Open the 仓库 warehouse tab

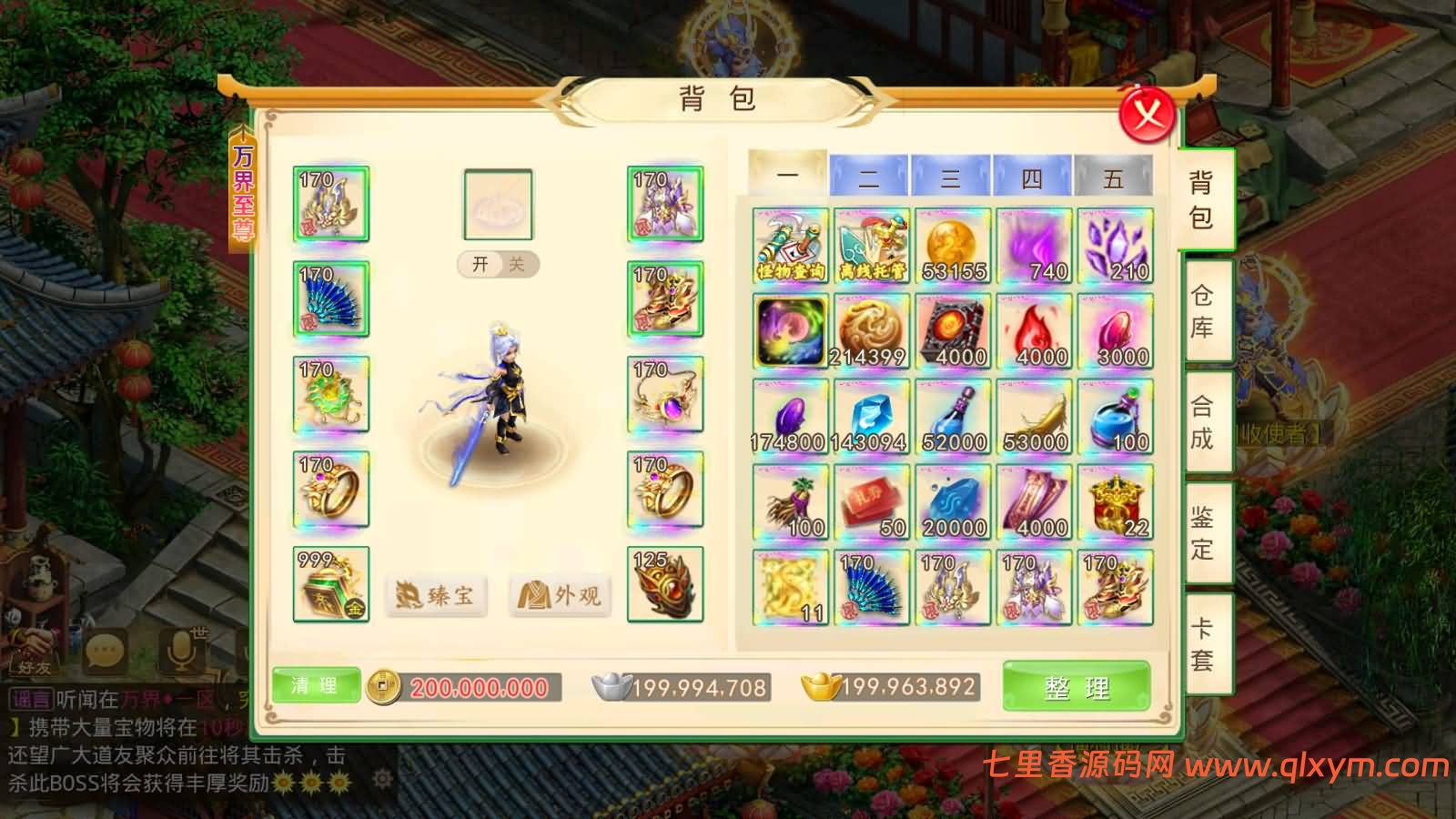(1203, 310)
